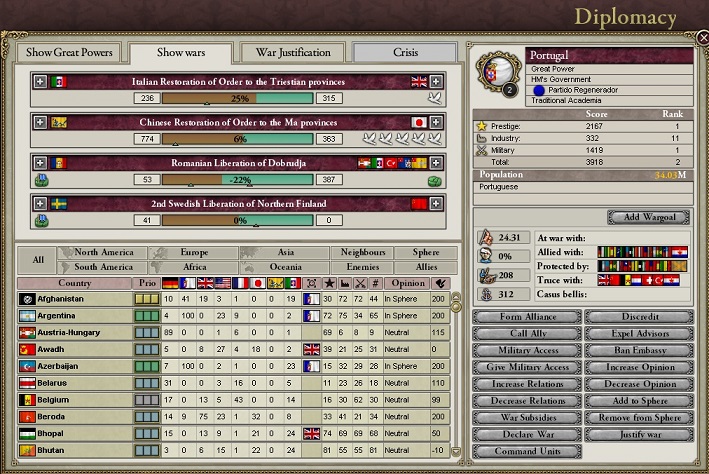Choose the Increase Relations action
This screenshot has height=474, width=709.
526,384
